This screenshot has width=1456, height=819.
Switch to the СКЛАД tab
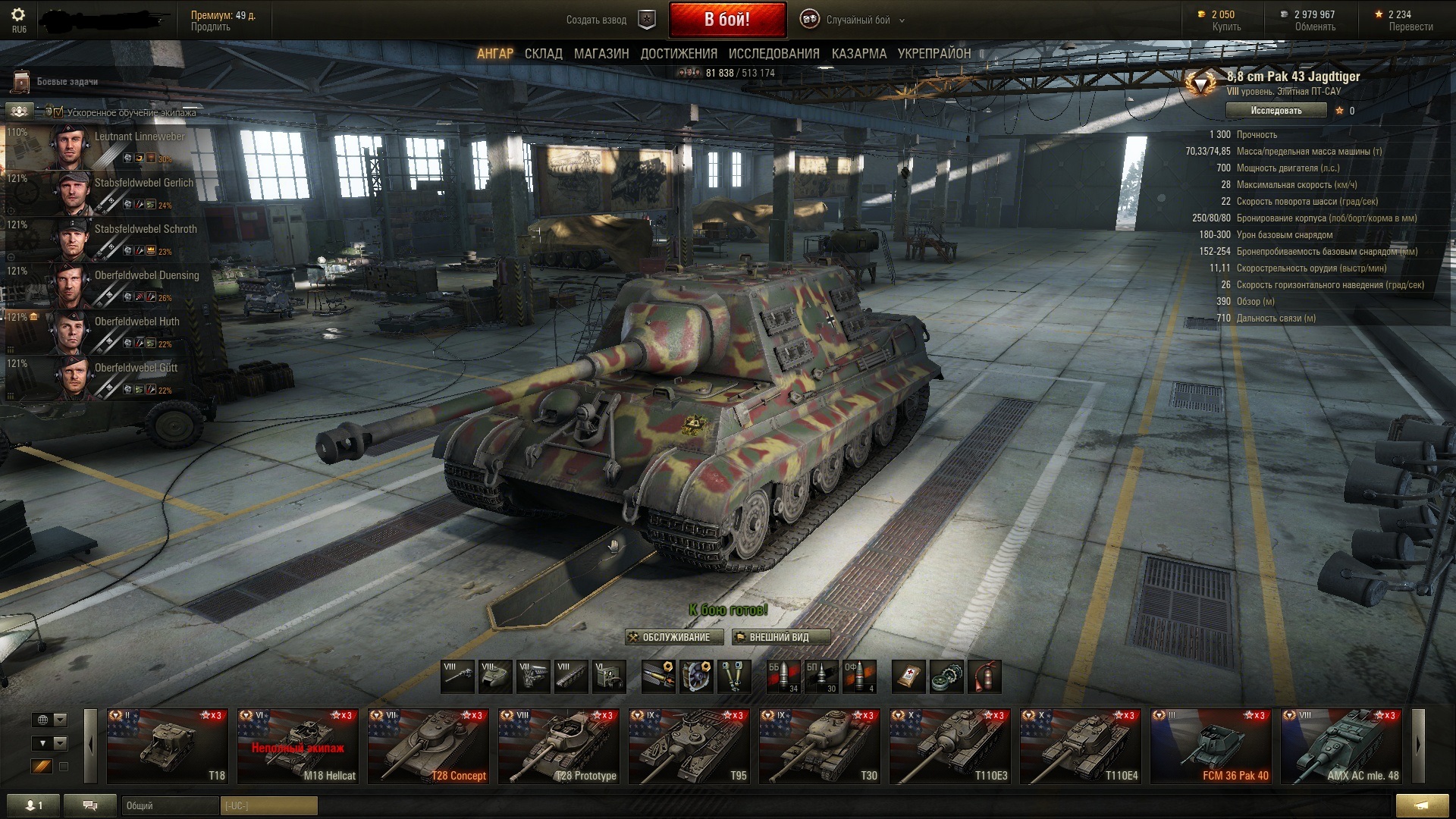tap(543, 54)
